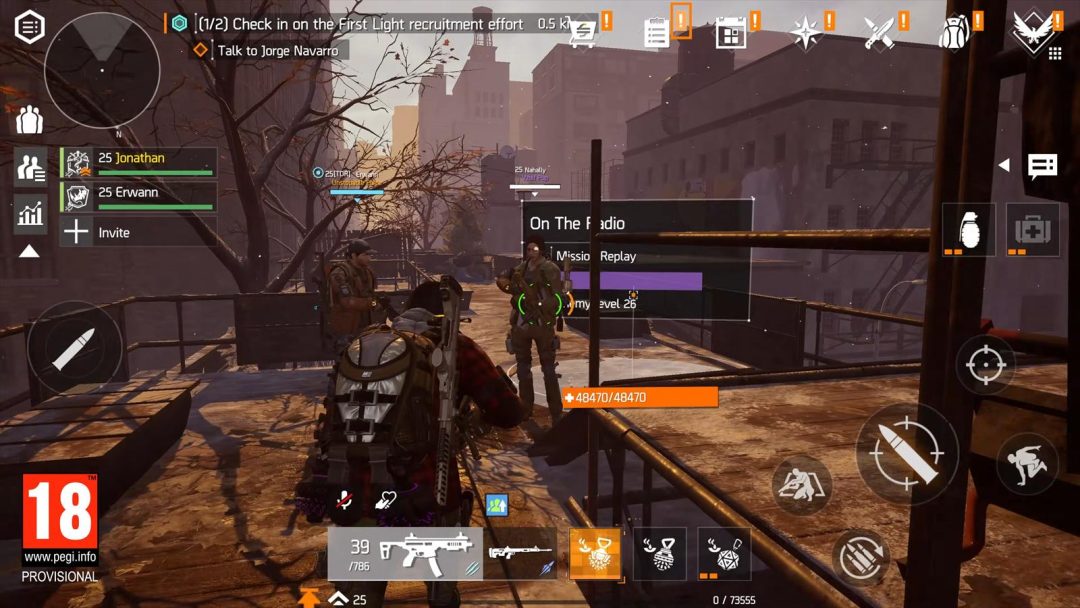Image resolution: width=1080 pixels, height=608 pixels.
Task: Open the compass star icon
Action: [804, 33]
